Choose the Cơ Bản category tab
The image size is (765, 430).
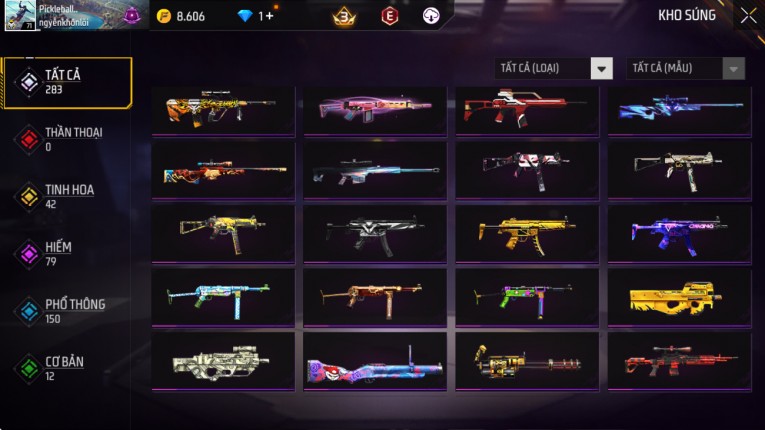tap(66, 367)
